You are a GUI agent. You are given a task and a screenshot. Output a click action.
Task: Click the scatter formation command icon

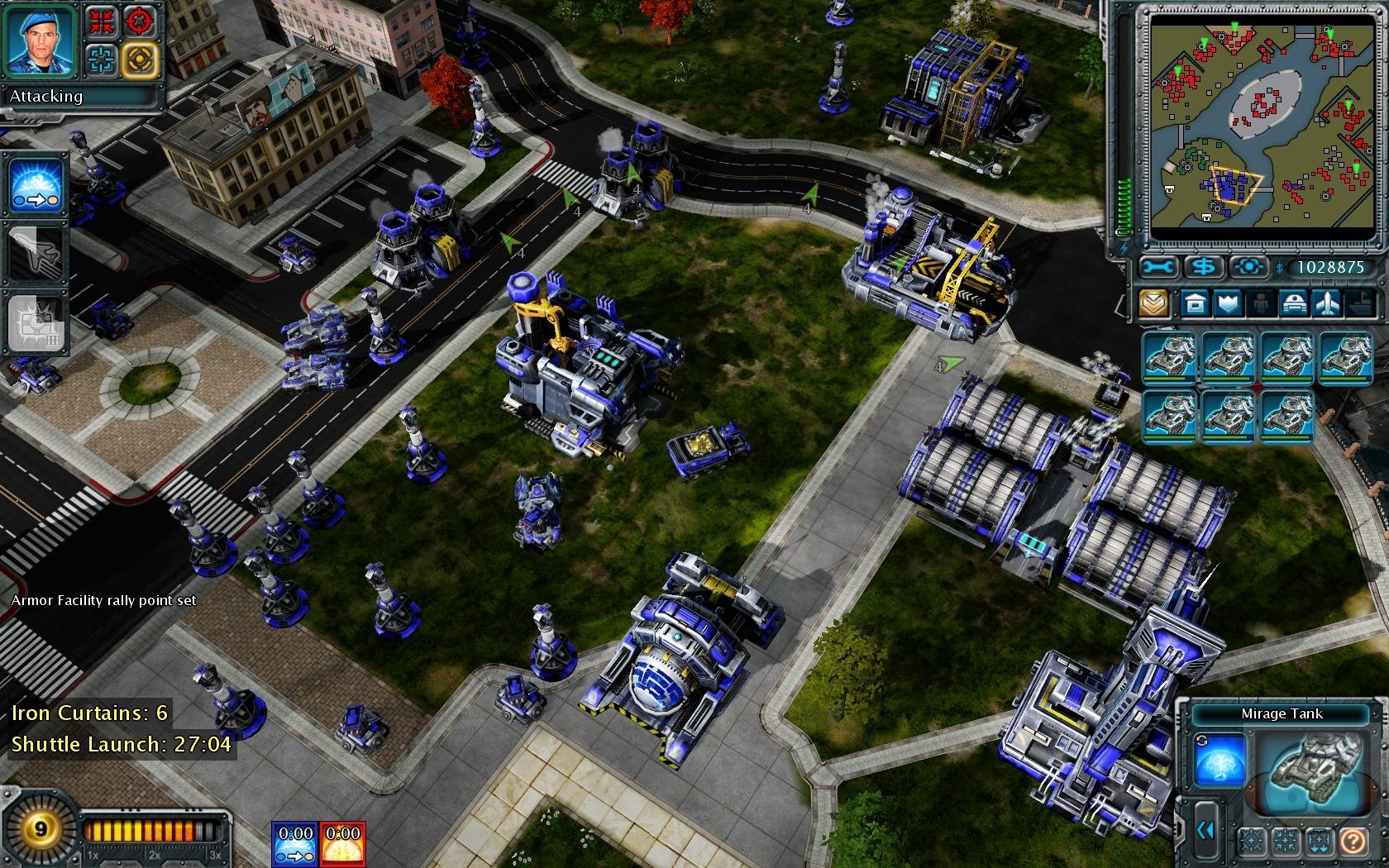coord(1251,842)
